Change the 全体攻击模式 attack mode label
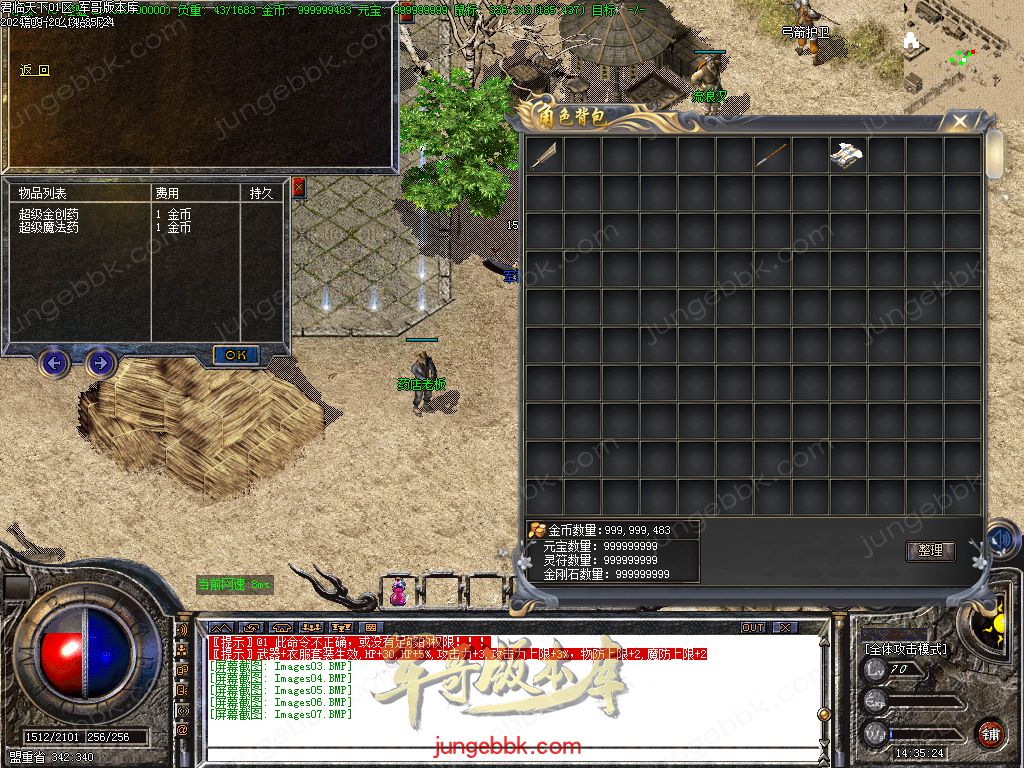Image resolution: width=1024 pixels, height=768 pixels. 906,649
